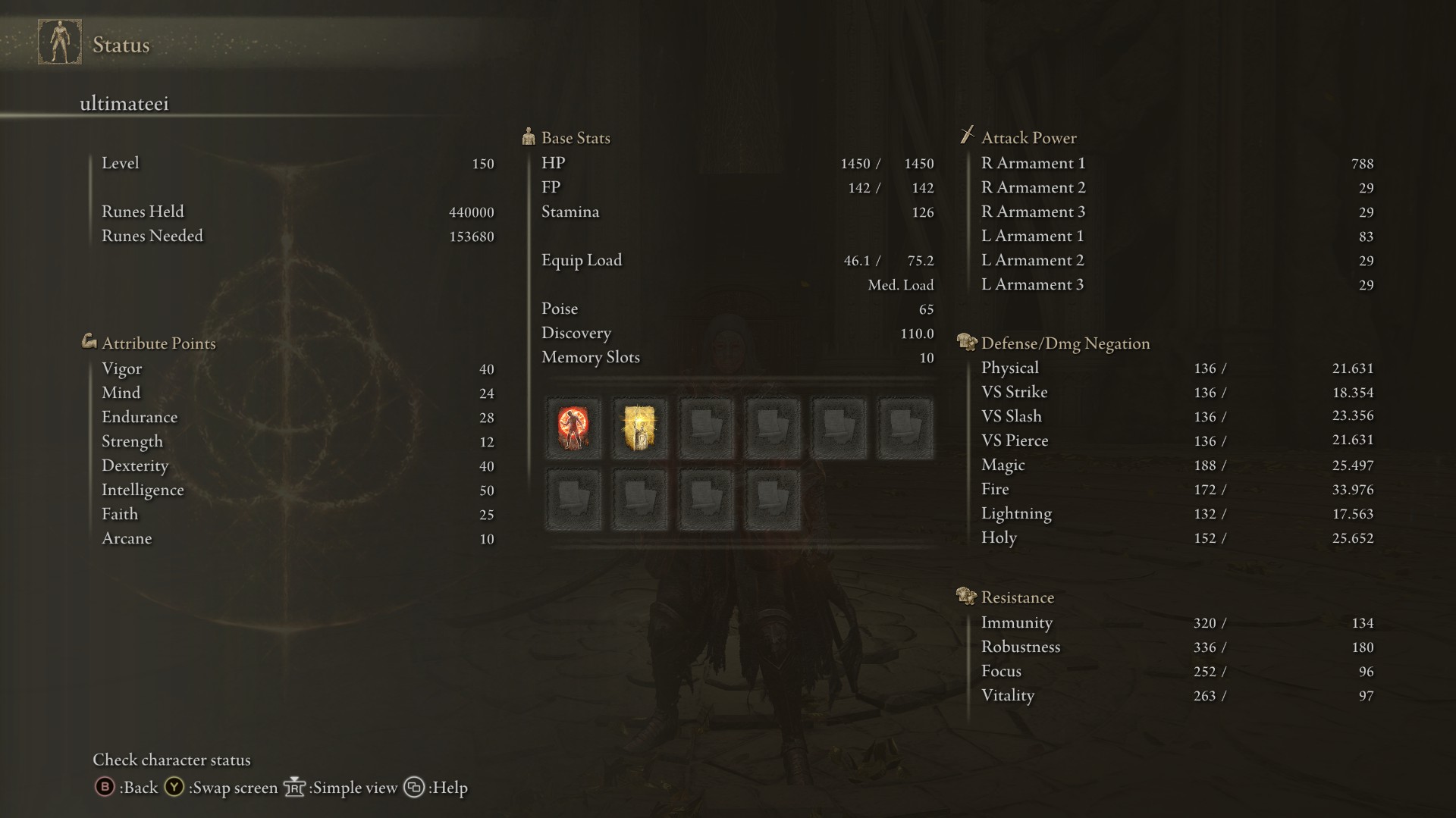
Task: Choose the Physical defense row
Action: tap(1175, 368)
